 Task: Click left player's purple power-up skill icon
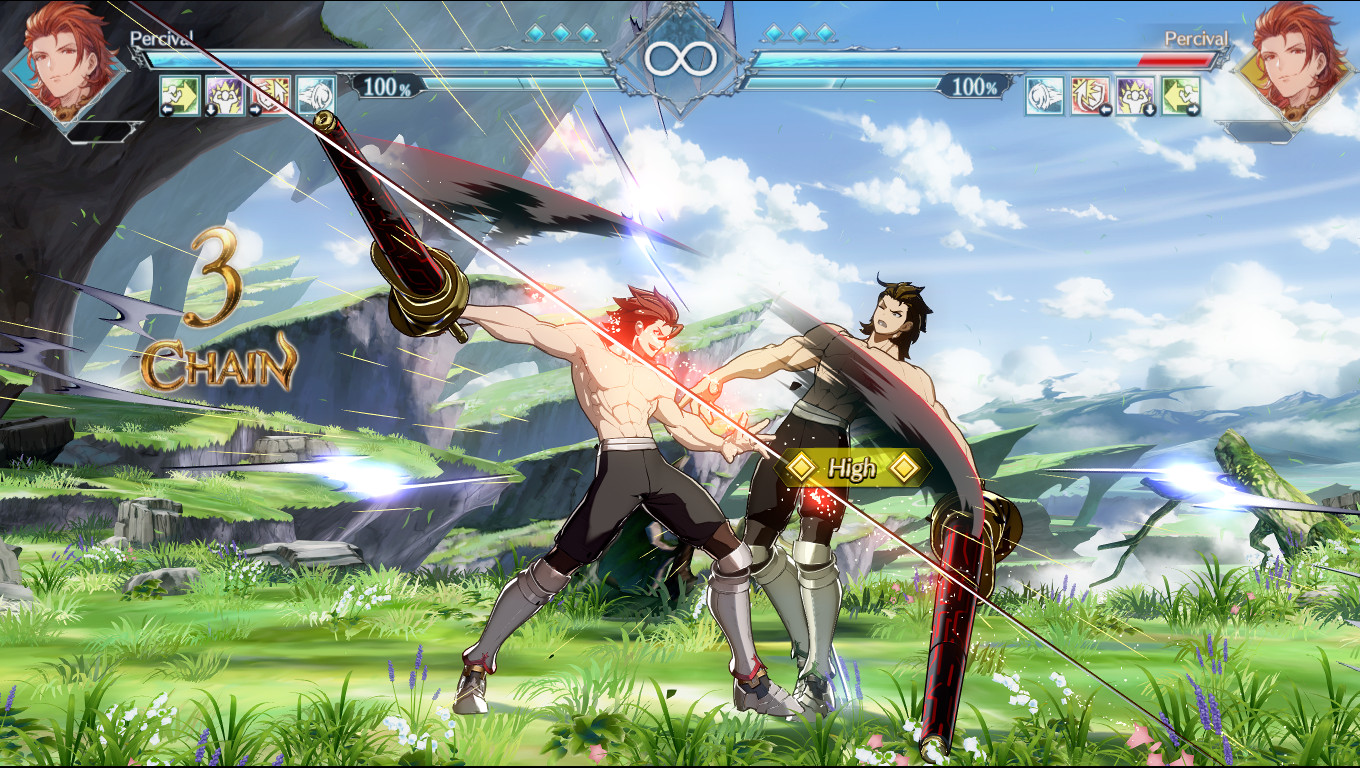(x=224, y=94)
